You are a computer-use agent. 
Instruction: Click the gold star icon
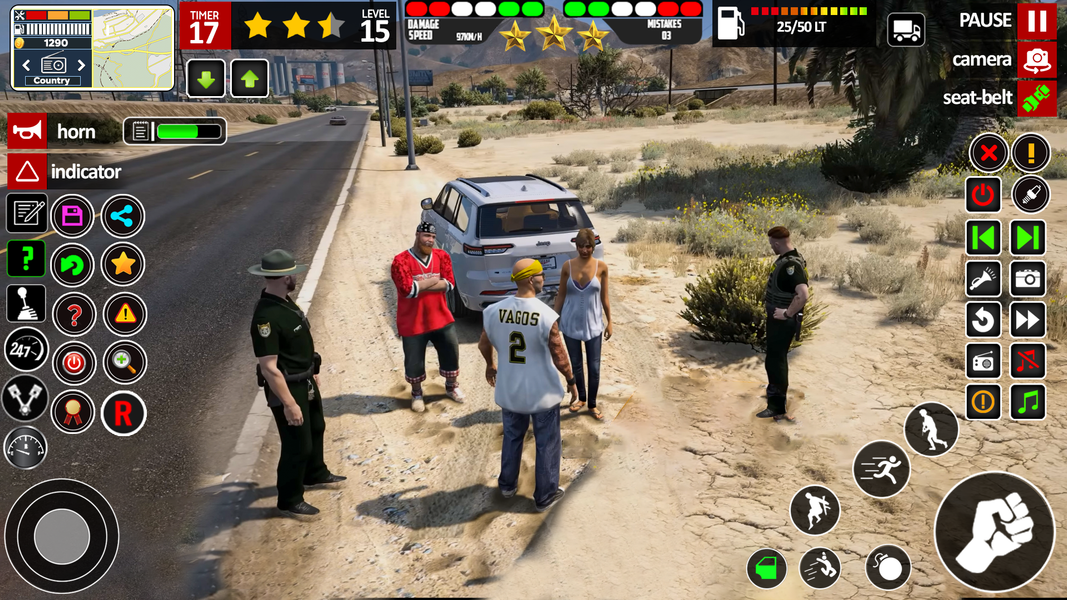coord(123,264)
